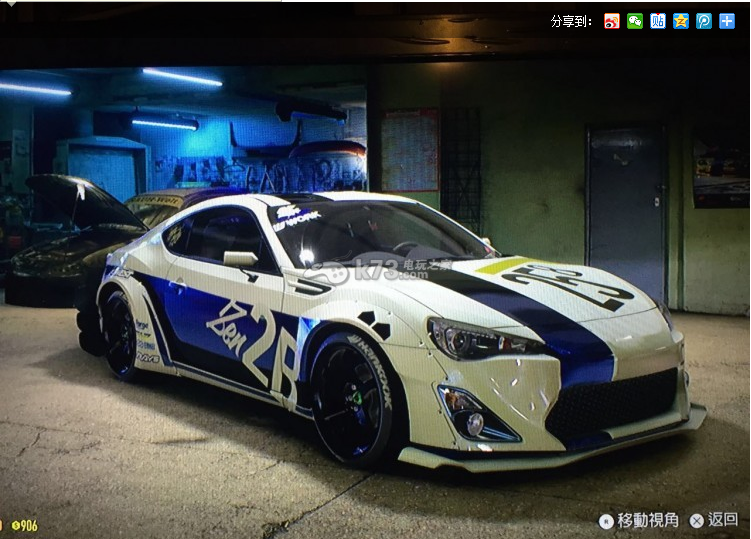751x539 pixels.
Task: Share to Weibo via the red icon
Action: [x=612, y=21]
